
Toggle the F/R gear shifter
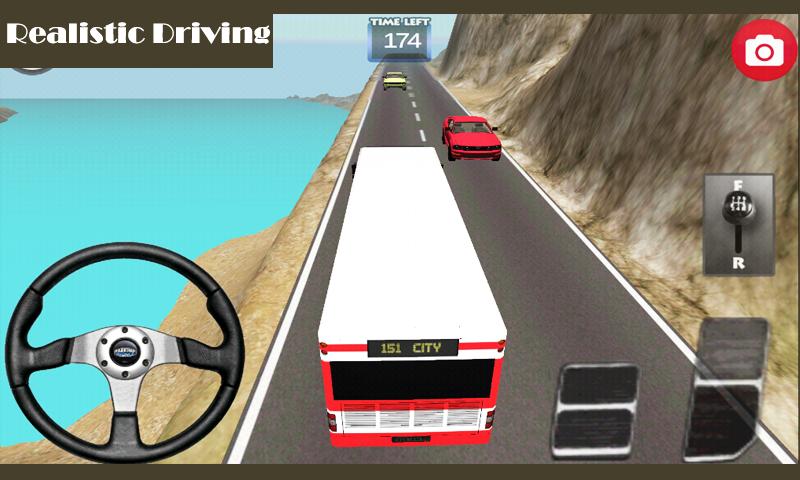pos(738,224)
